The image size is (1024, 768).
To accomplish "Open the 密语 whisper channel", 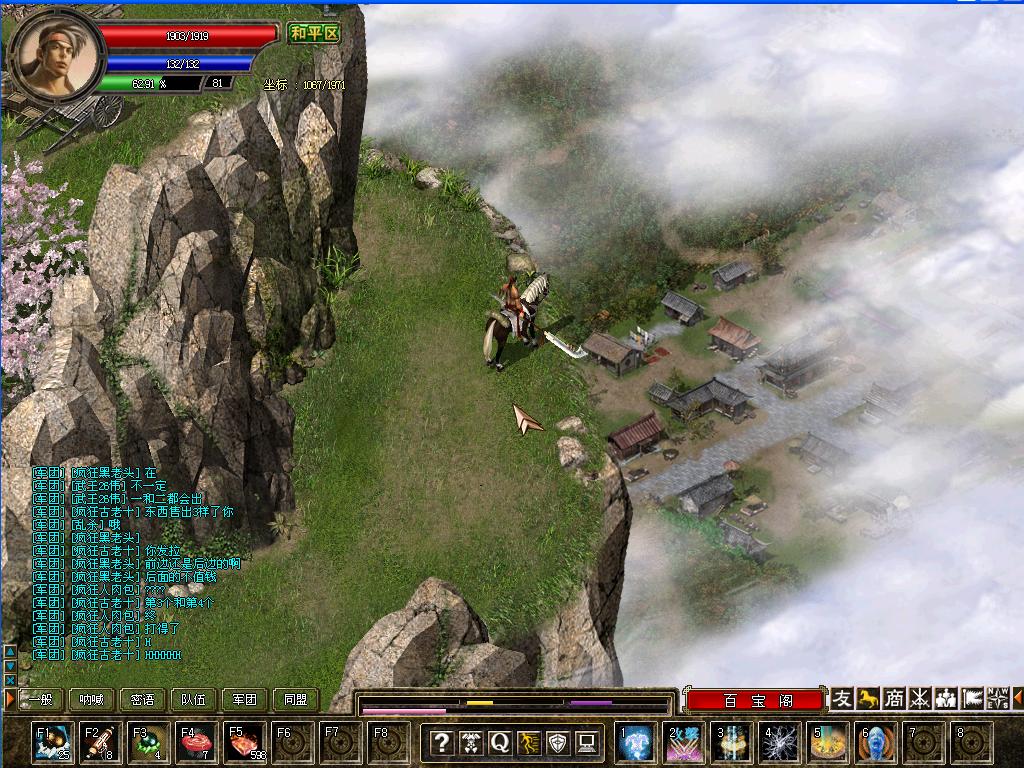I will tap(143, 700).
